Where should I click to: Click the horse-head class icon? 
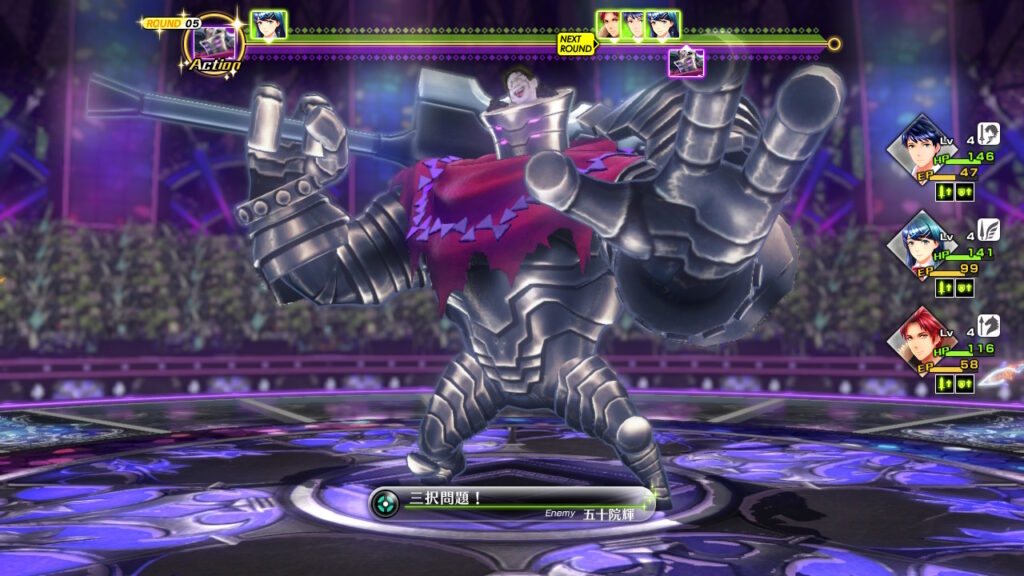click(x=989, y=326)
